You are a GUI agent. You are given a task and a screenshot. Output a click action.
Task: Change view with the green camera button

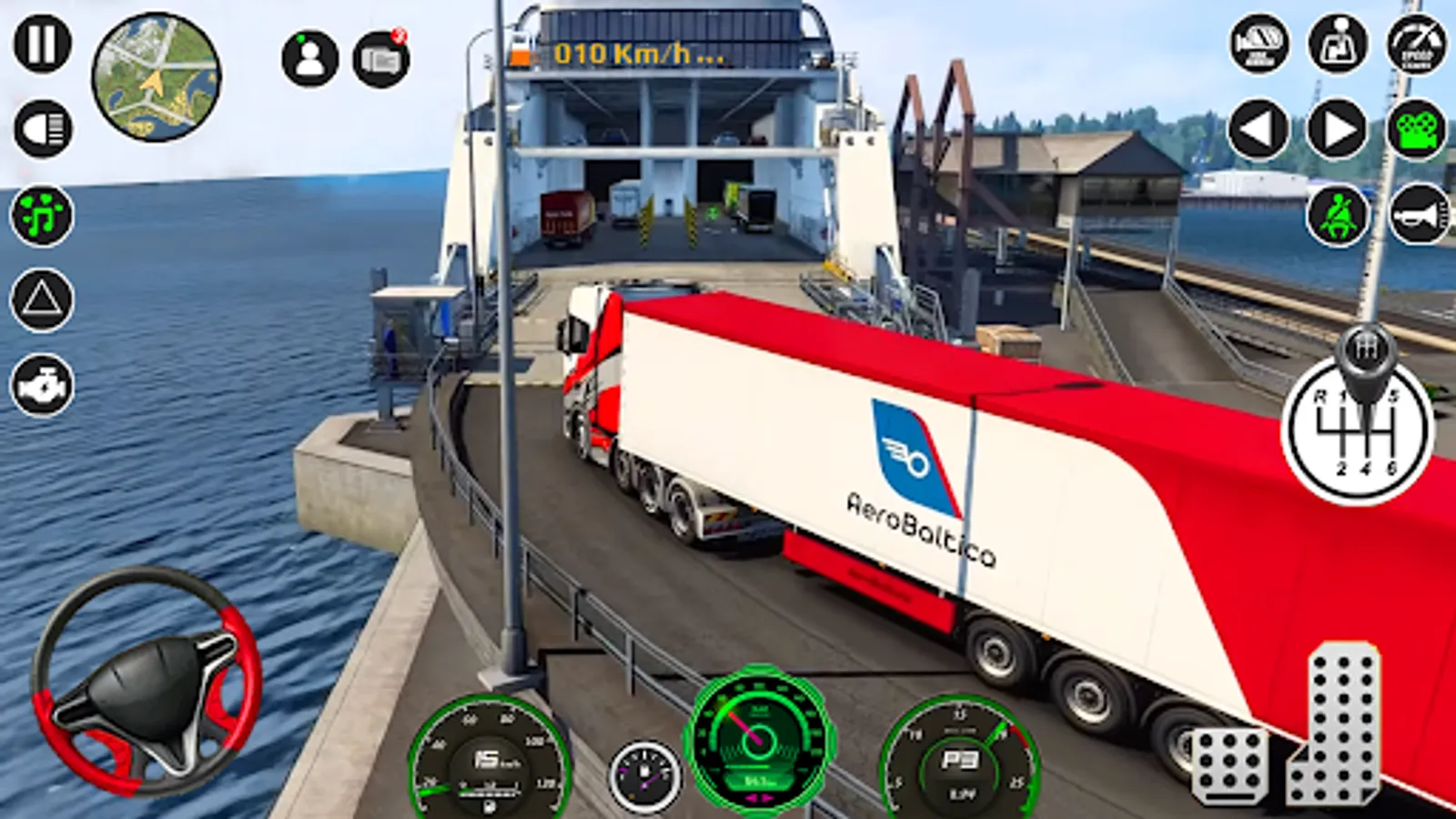[1417, 129]
